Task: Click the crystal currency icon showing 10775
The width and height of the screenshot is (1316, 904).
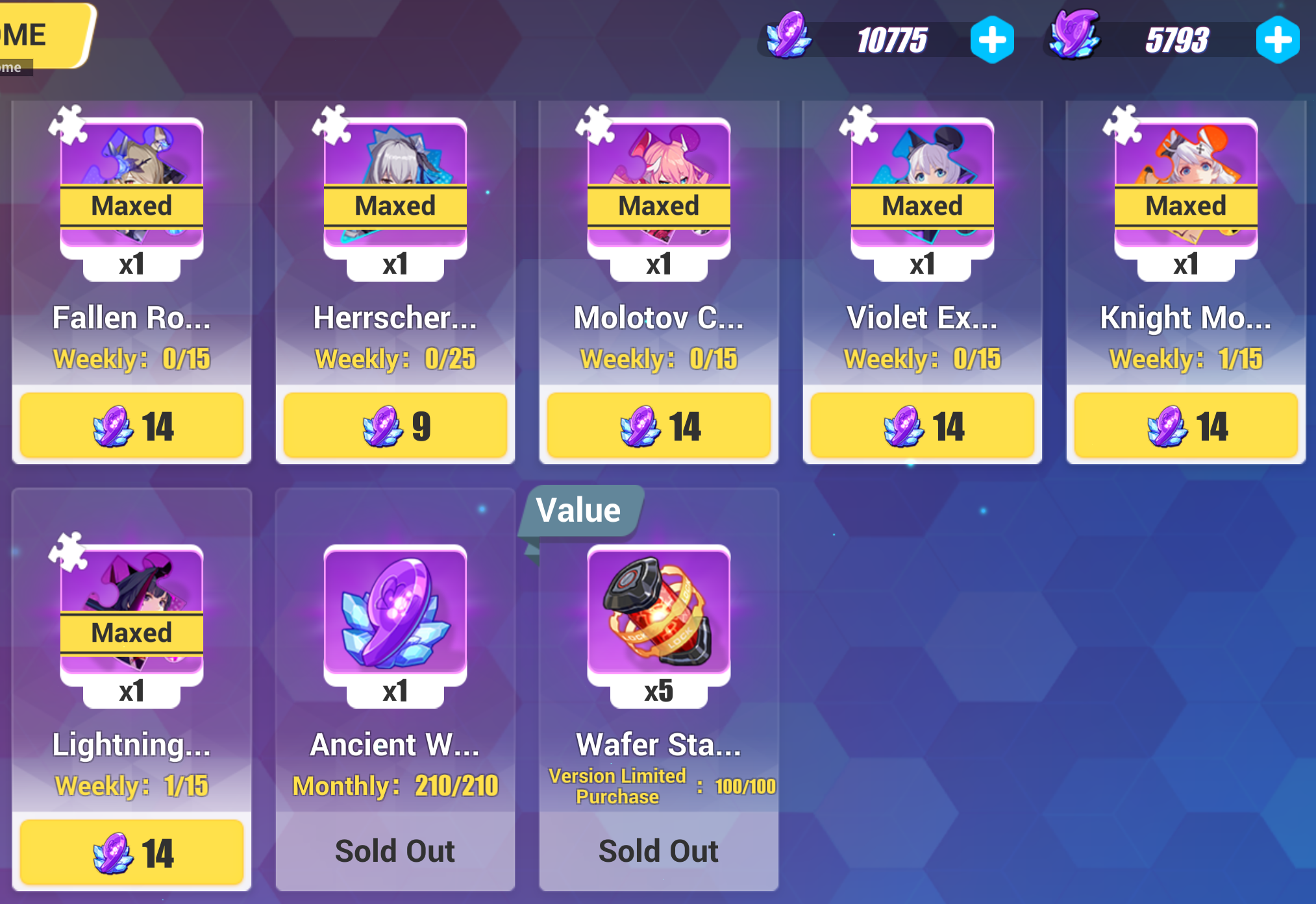Action: (x=788, y=39)
